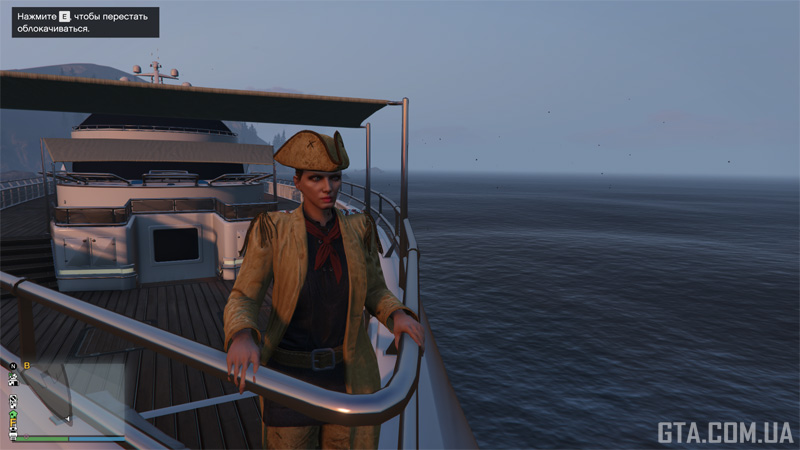The width and height of the screenshot is (800, 450).
Task: Click the green house blip on the radar
Action: [13, 414]
